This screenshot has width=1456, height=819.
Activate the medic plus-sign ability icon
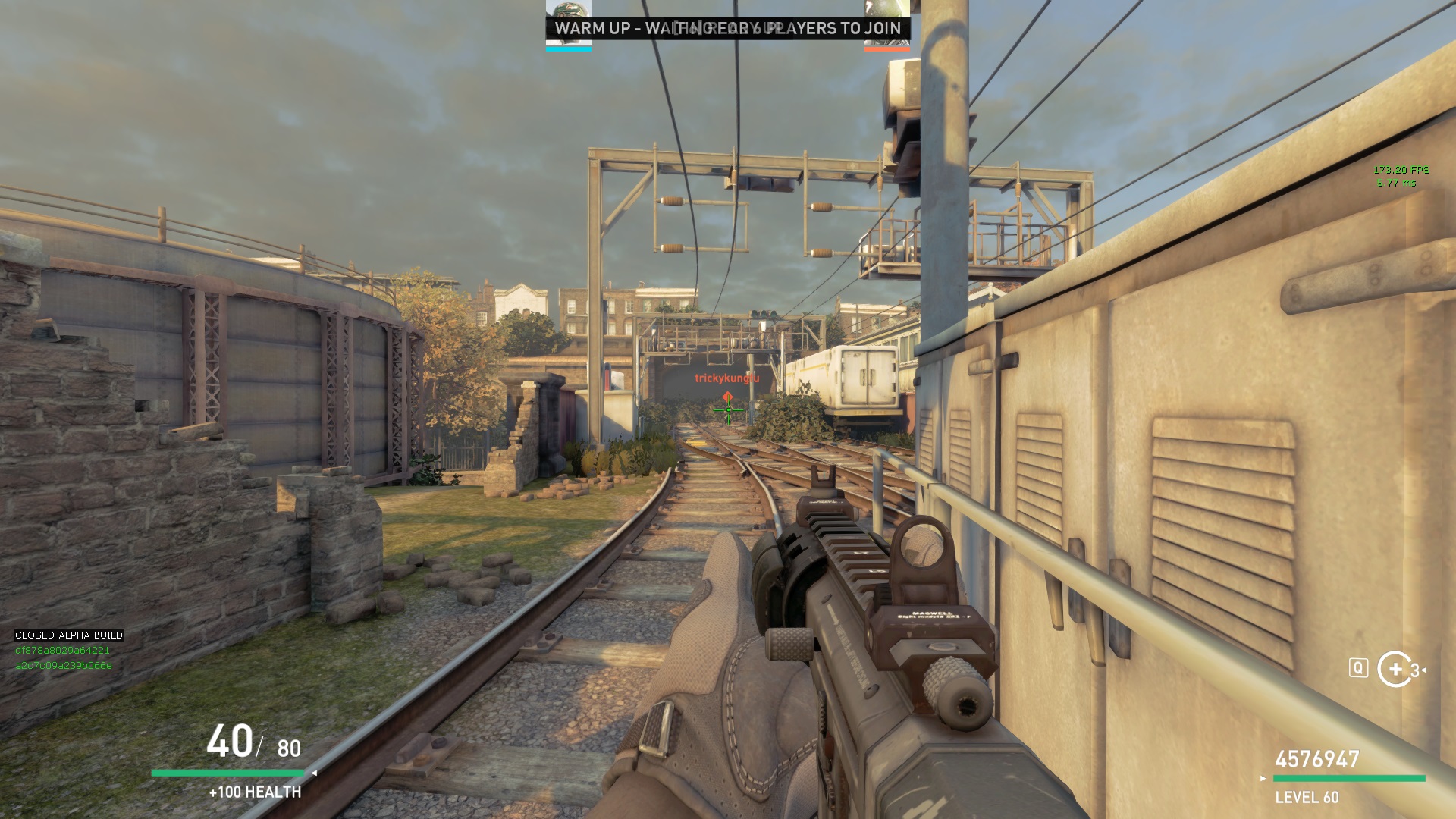1394,669
